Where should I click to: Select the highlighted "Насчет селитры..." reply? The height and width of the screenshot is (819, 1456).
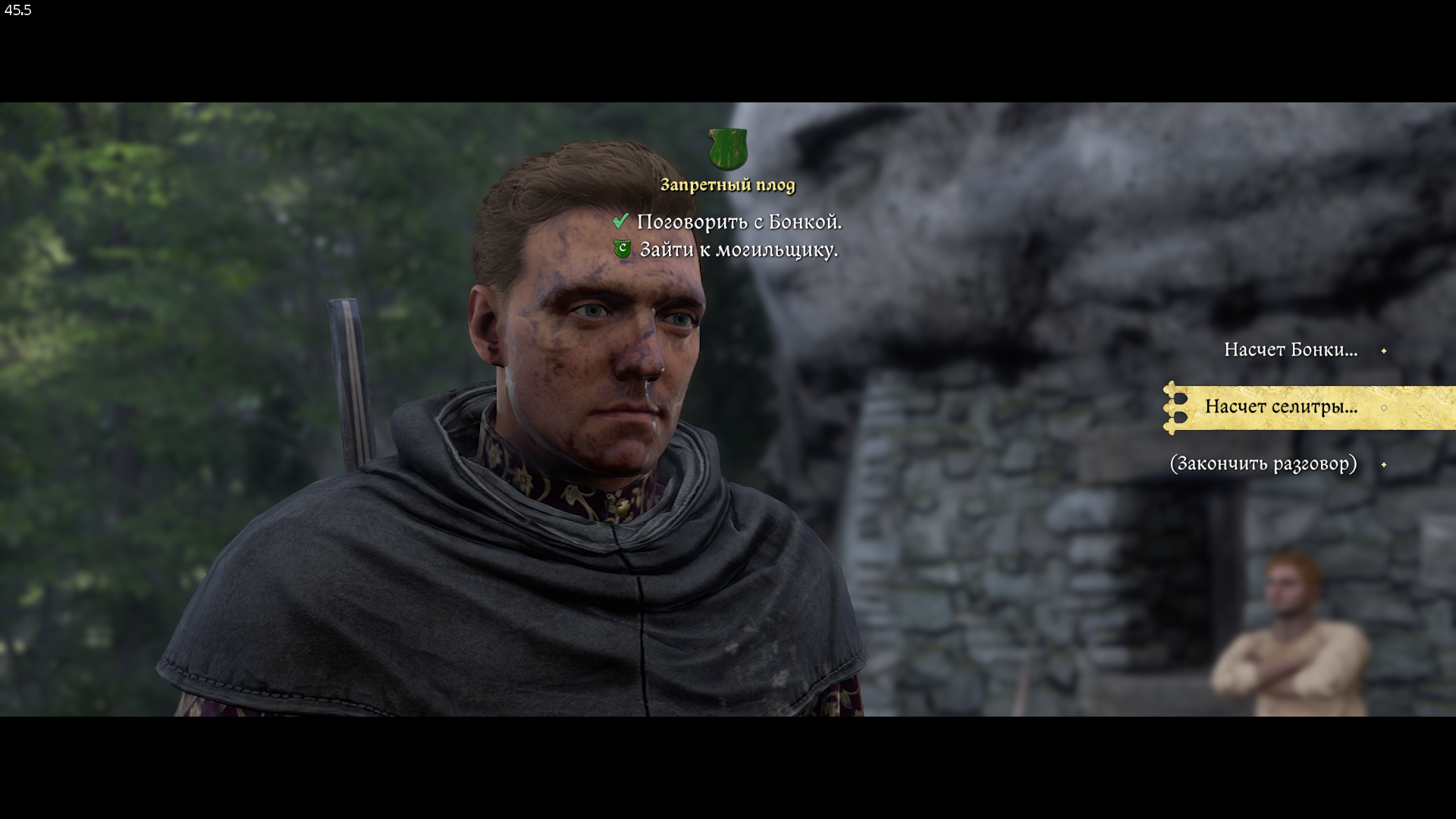click(x=1281, y=407)
